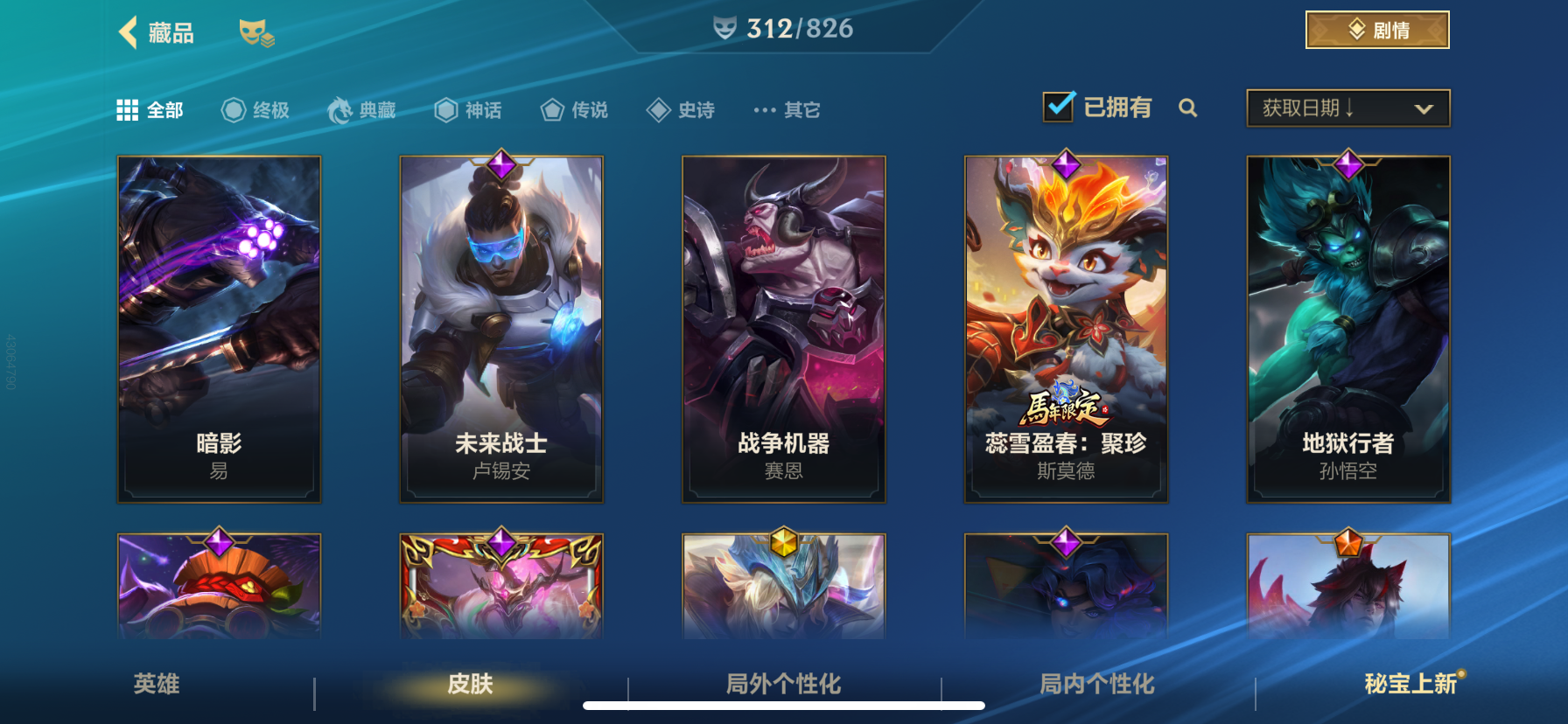Click the 传说 (Legendary) filter icon

point(551,108)
